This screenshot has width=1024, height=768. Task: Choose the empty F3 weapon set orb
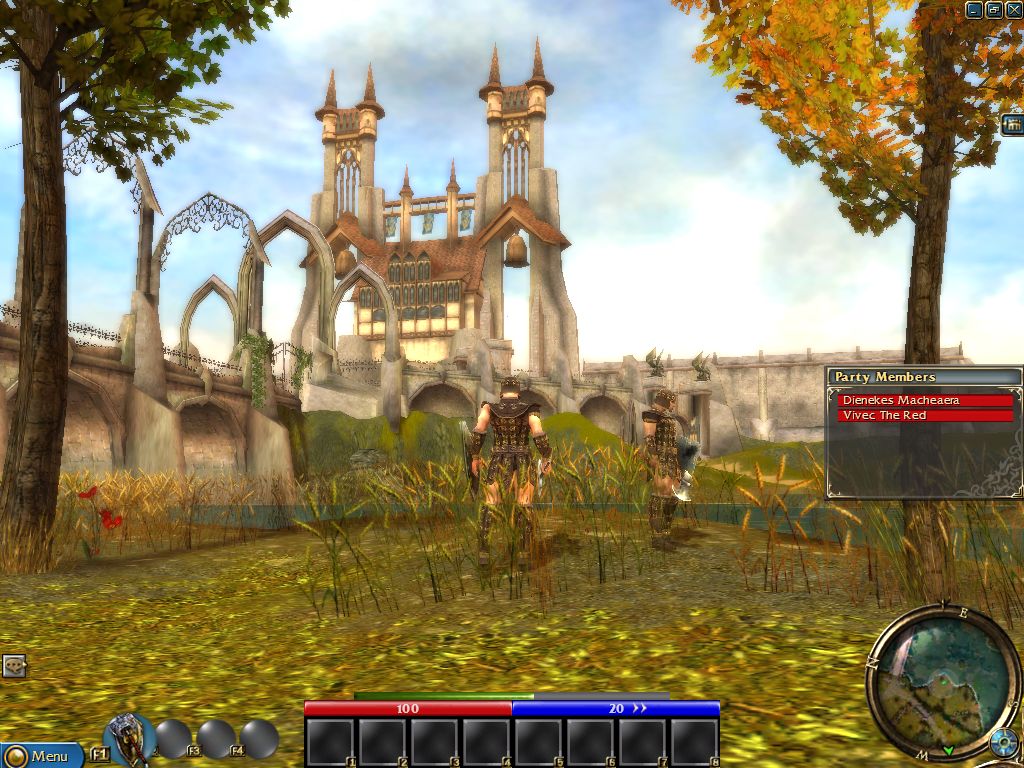pos(216,739)
